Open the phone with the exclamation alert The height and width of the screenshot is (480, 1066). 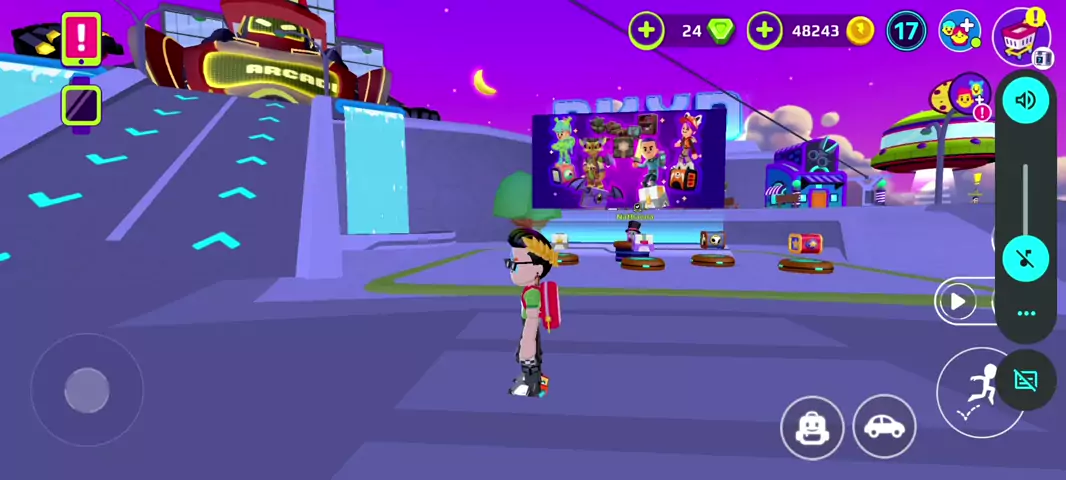(x=81, y=39)
